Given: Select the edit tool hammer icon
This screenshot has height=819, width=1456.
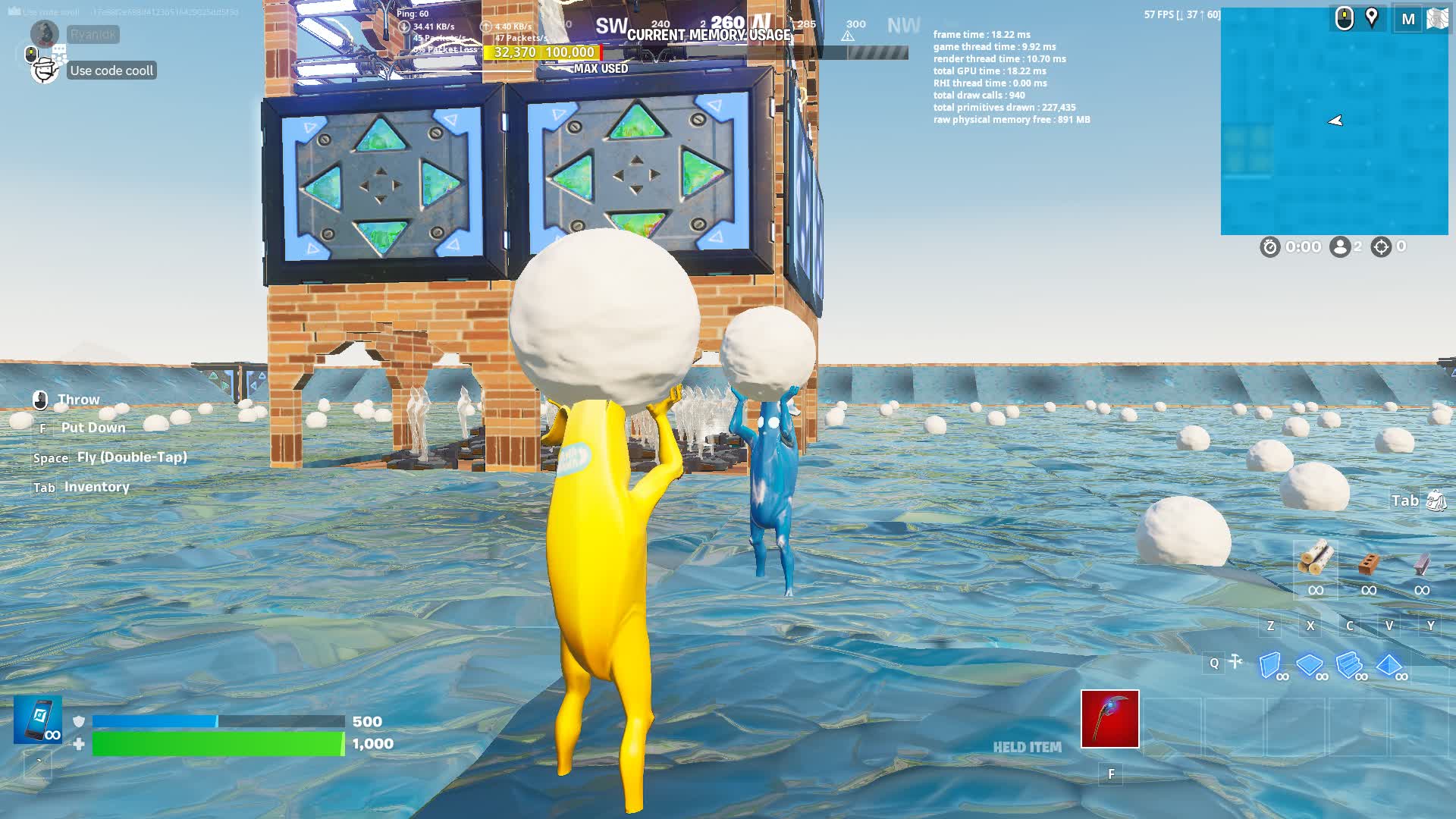Looking at the screenshot, I should [x=1237, y=661].
